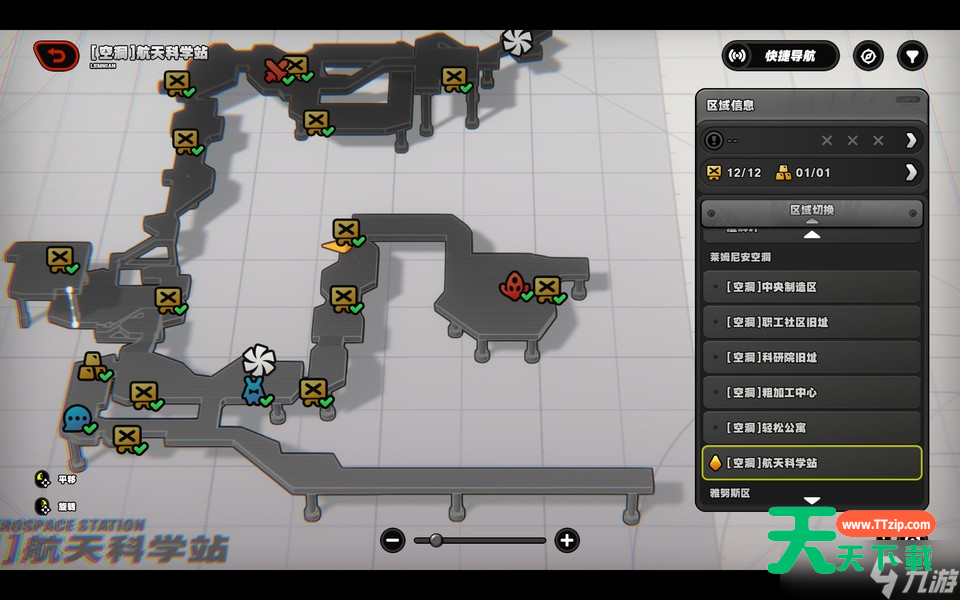Select the [空洞]轻松公寓 area
Viewport: 960px width, 600px height.
pyautogui.click(x=811, y=428)
